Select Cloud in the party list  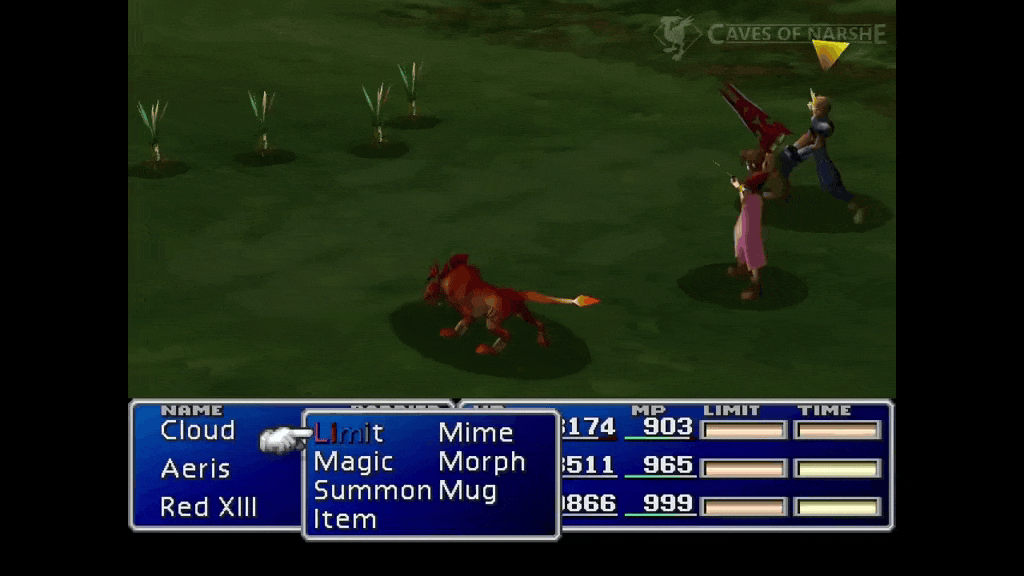click(x=197, y=431)
